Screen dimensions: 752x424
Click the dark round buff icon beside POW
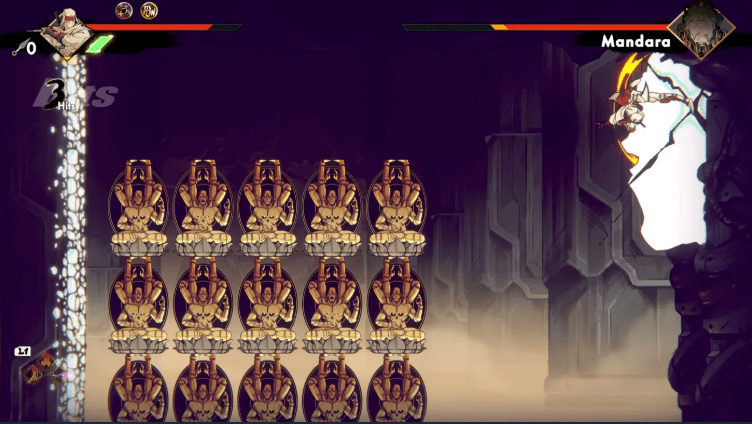point(124,11)
